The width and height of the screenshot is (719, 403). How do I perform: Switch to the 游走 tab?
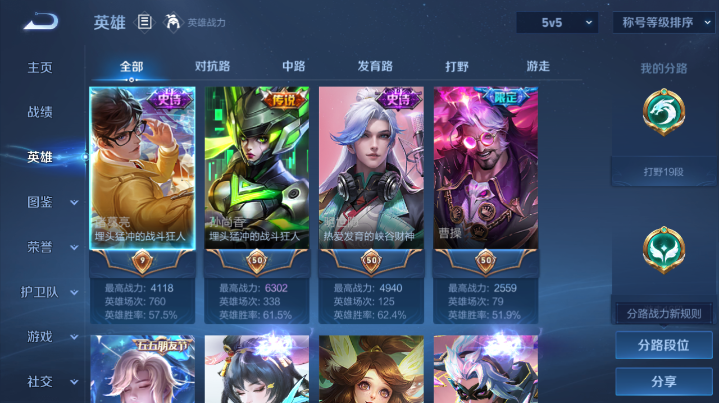tap(538, 66)
